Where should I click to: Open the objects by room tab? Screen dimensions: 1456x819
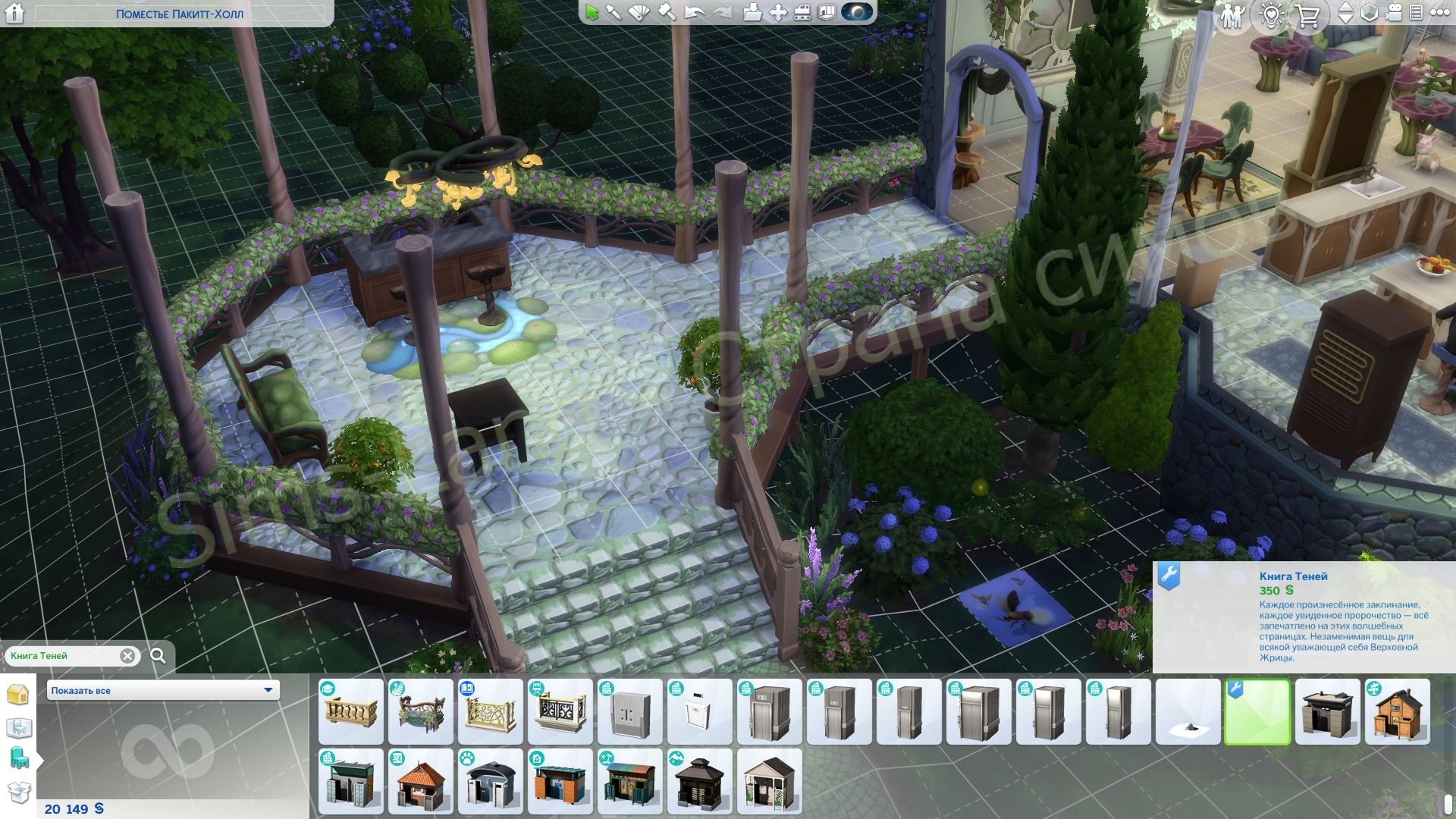pyautogui.click(x=18, y=728)
